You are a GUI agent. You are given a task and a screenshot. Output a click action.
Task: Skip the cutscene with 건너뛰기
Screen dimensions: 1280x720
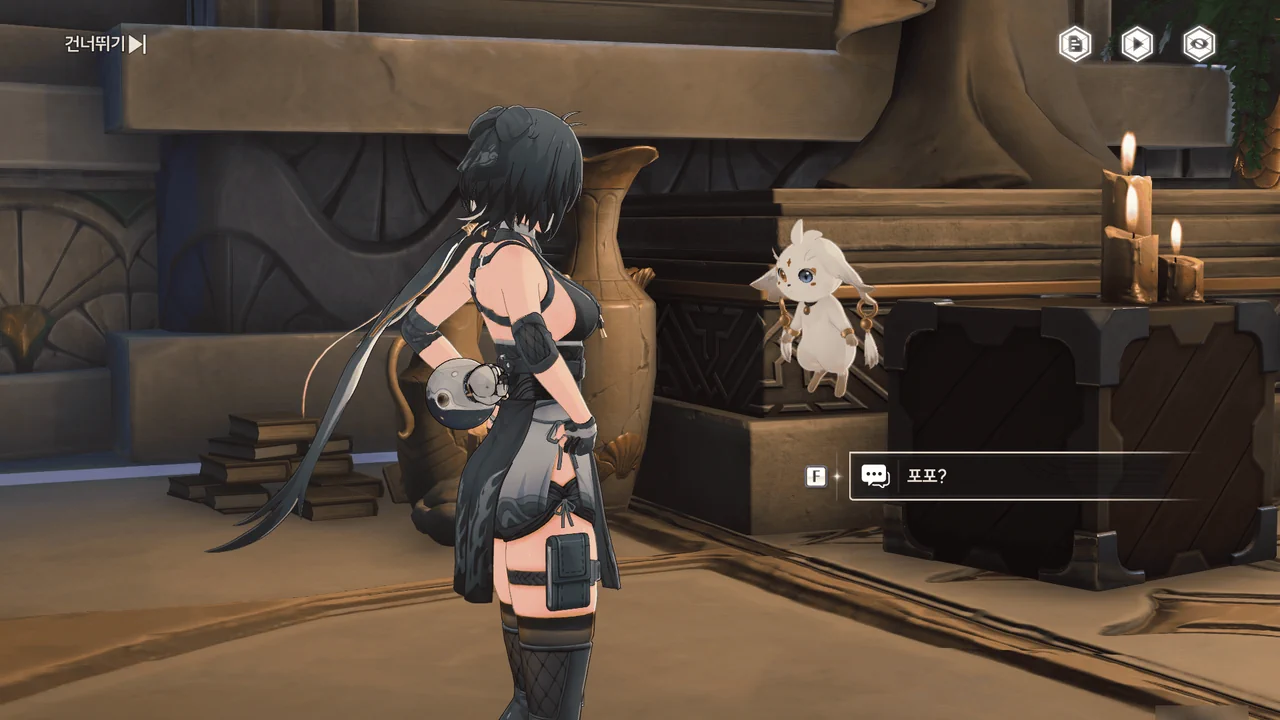point(105,44)
